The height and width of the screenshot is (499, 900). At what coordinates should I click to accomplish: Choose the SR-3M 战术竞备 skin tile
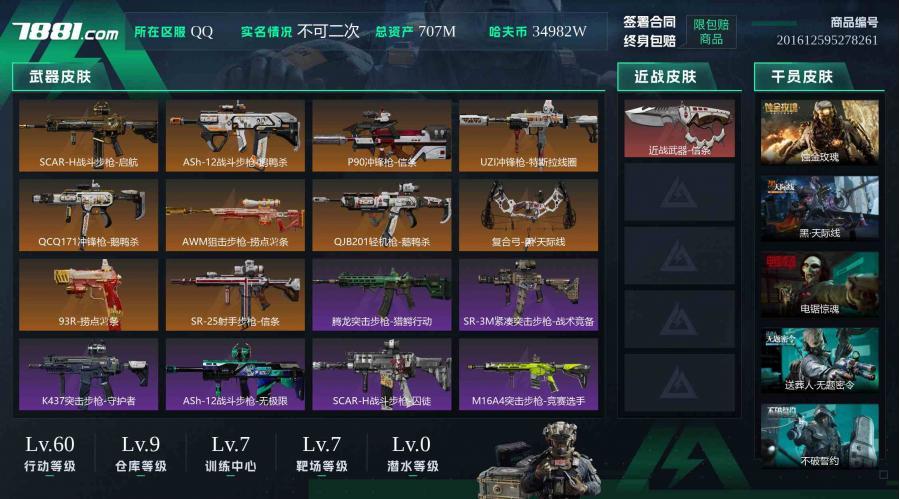[x=528, y=294]
